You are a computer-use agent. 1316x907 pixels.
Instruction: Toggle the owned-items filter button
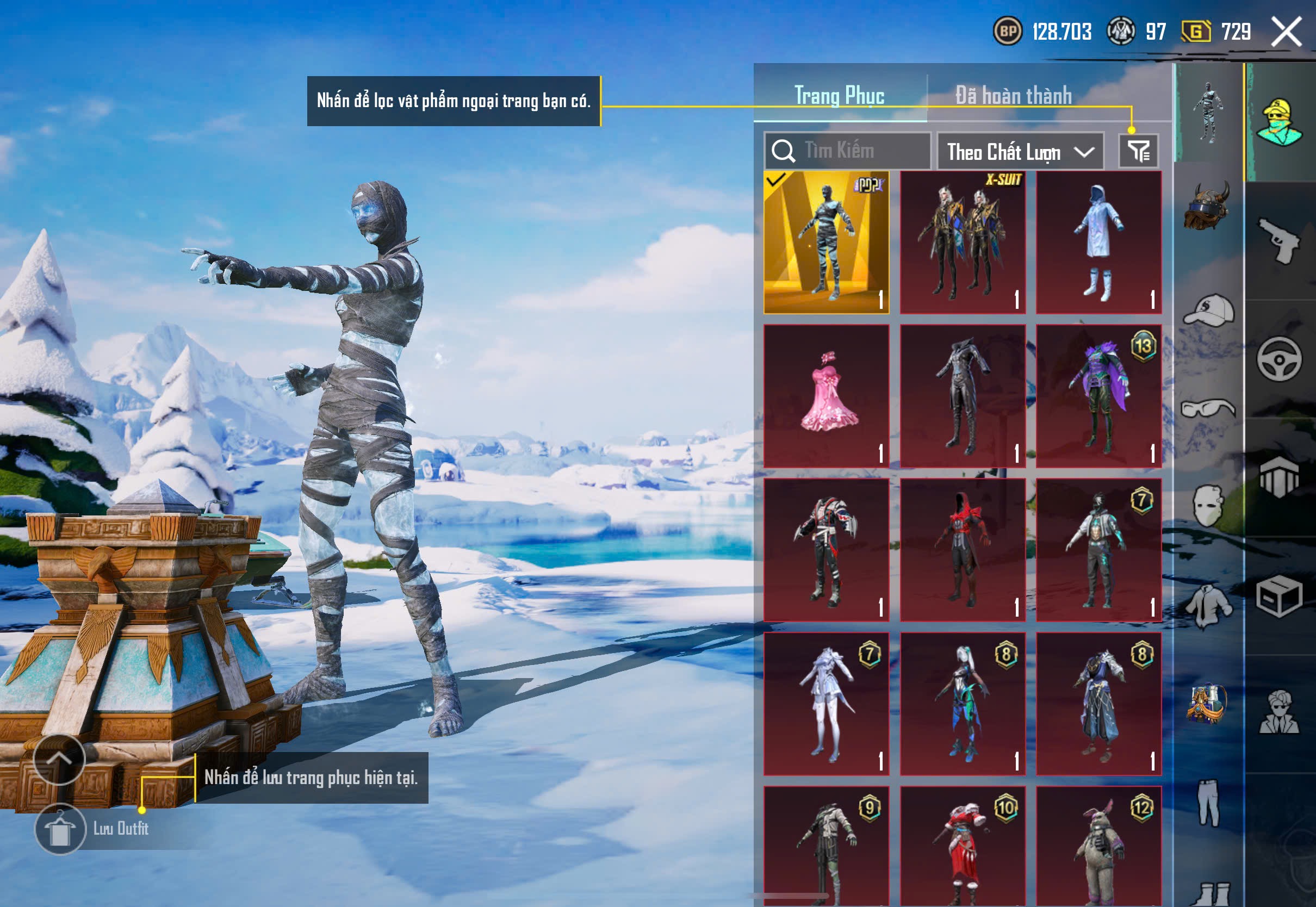[x=1138, y=151]
